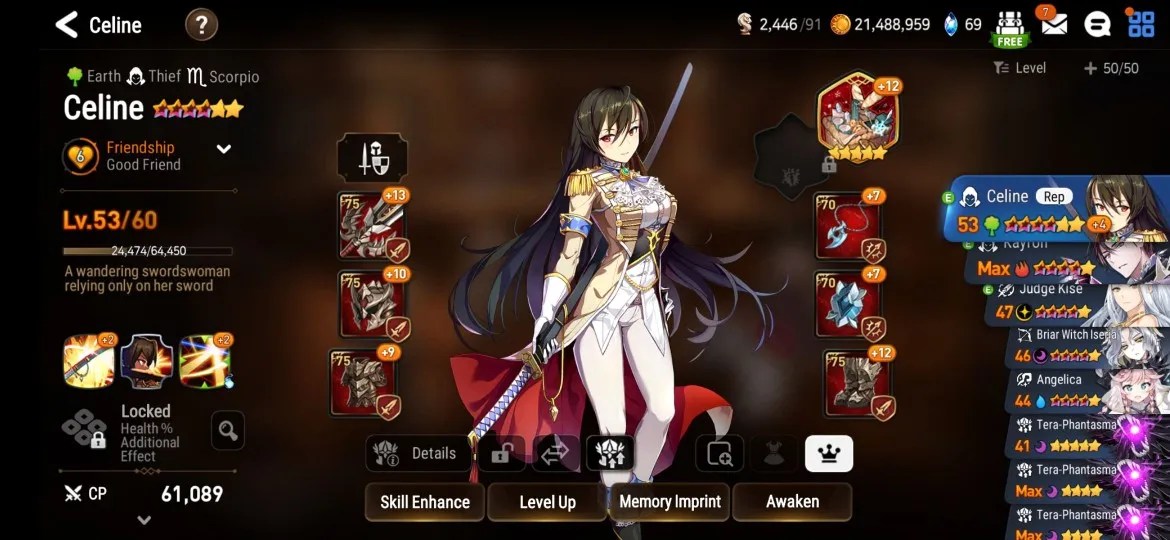Select the Awaken button

pyautogui.click(x=792, y=502)
